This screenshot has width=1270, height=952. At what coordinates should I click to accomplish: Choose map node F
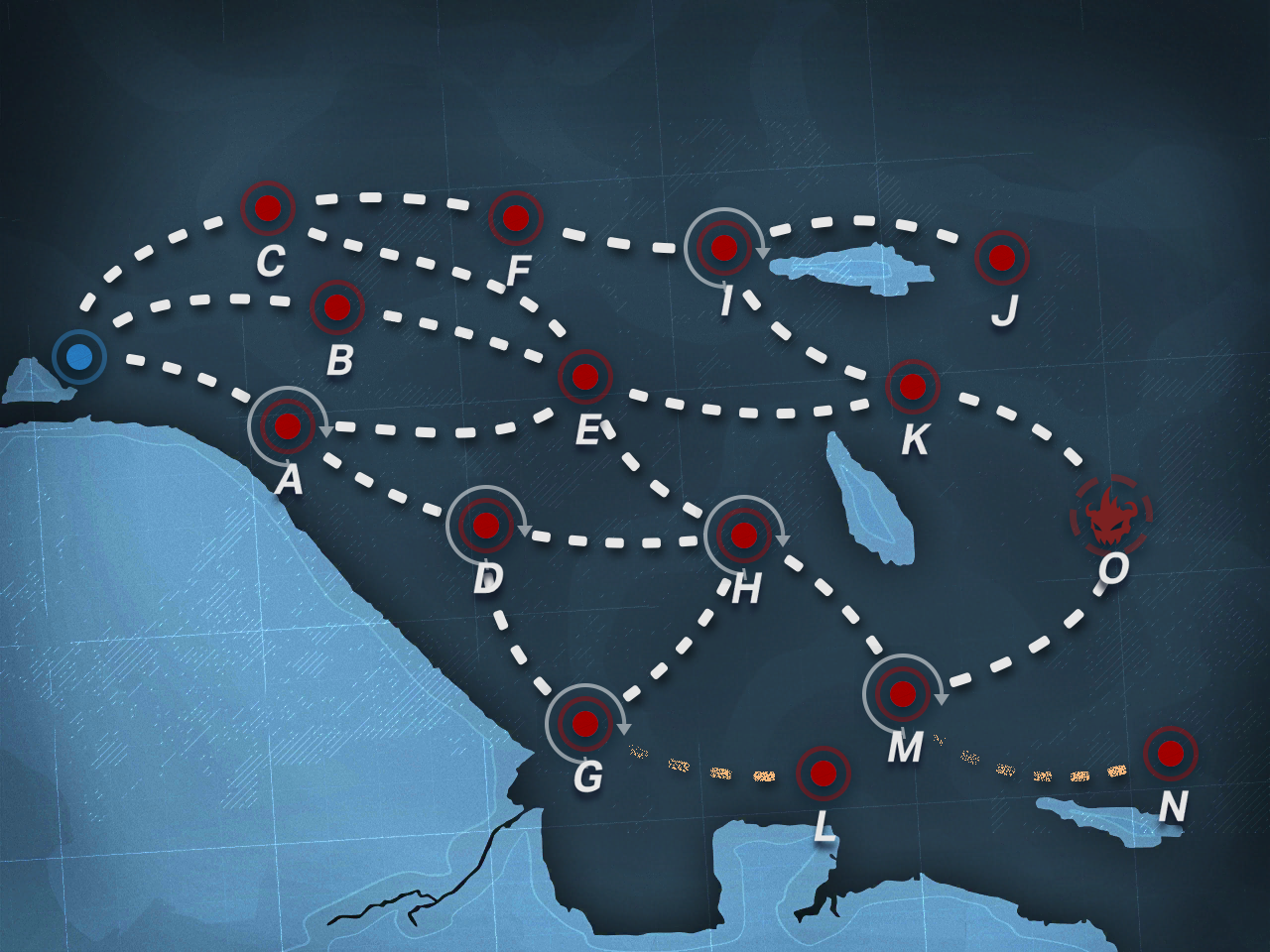516,218
